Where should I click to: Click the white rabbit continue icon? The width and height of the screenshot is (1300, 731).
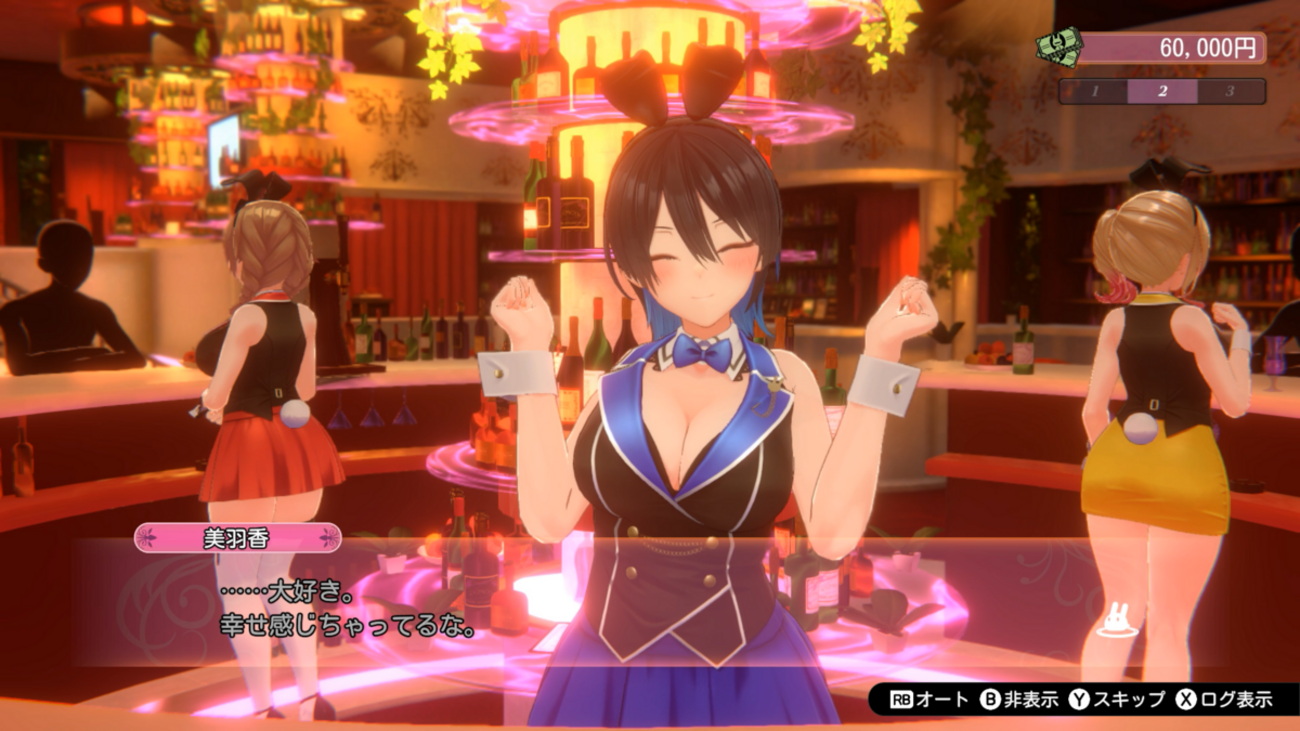(1113, 622)
